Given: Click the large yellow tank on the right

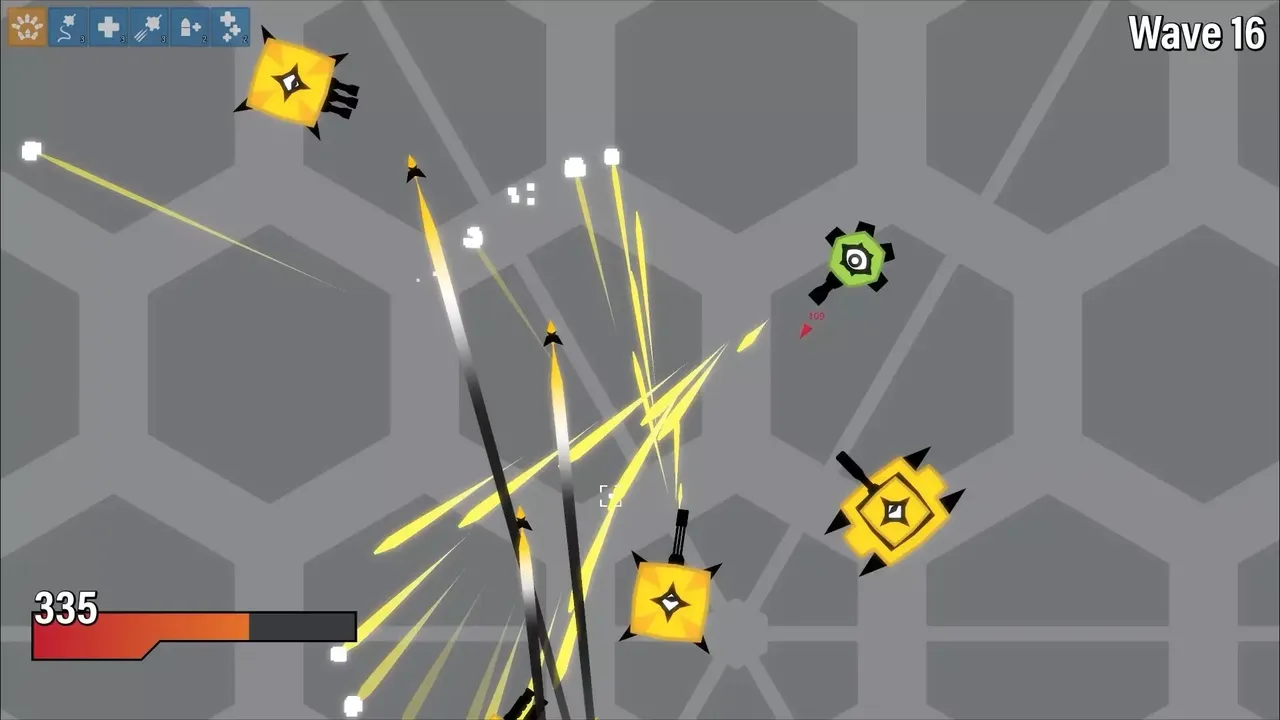Looking at the screenshot, I should pos(893,512).
